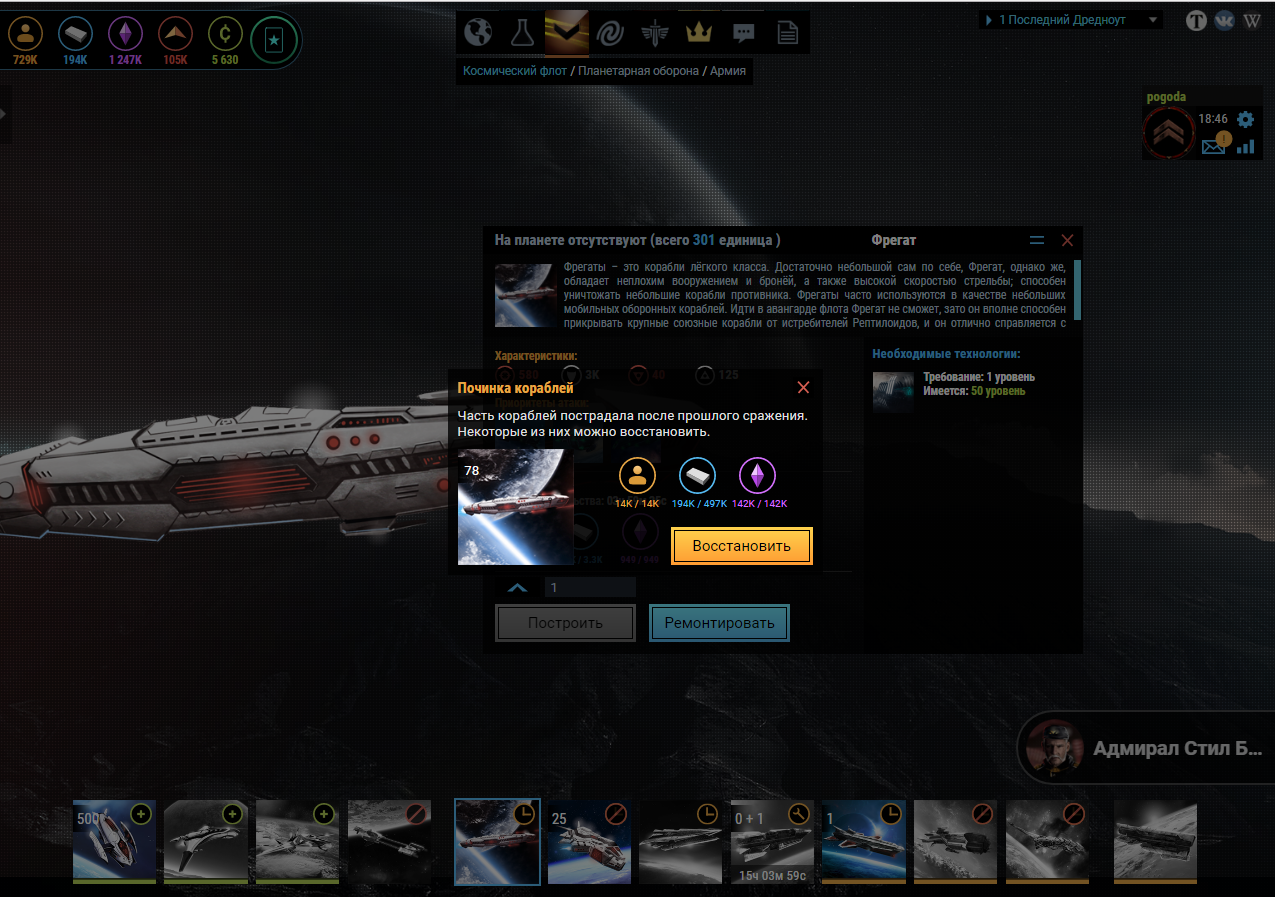Minimize the Фрегат info window
The height and width of the screenshot is (897, 1275).
tap(1037, 241)
